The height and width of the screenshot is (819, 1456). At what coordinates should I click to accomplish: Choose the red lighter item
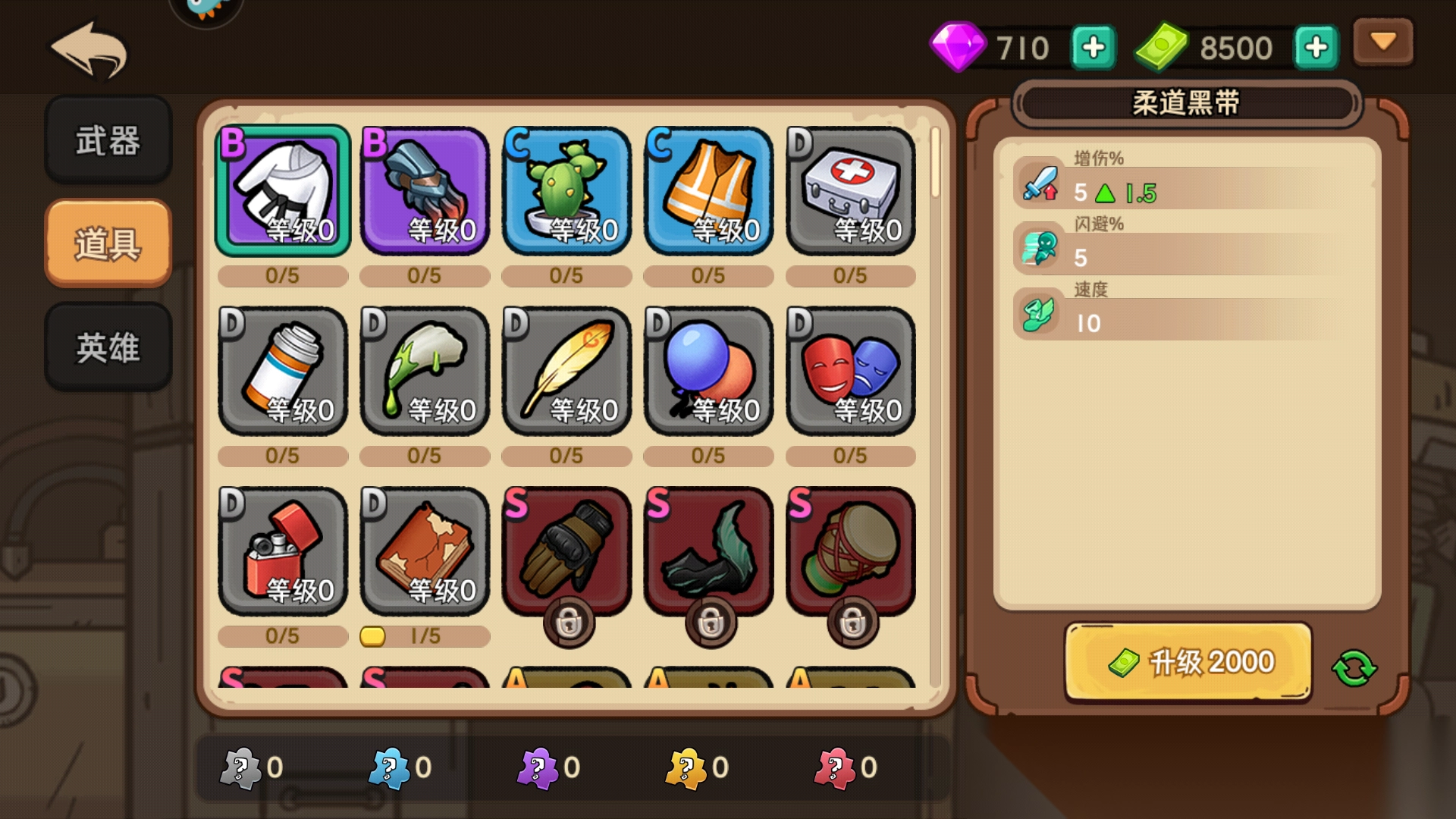283,551
